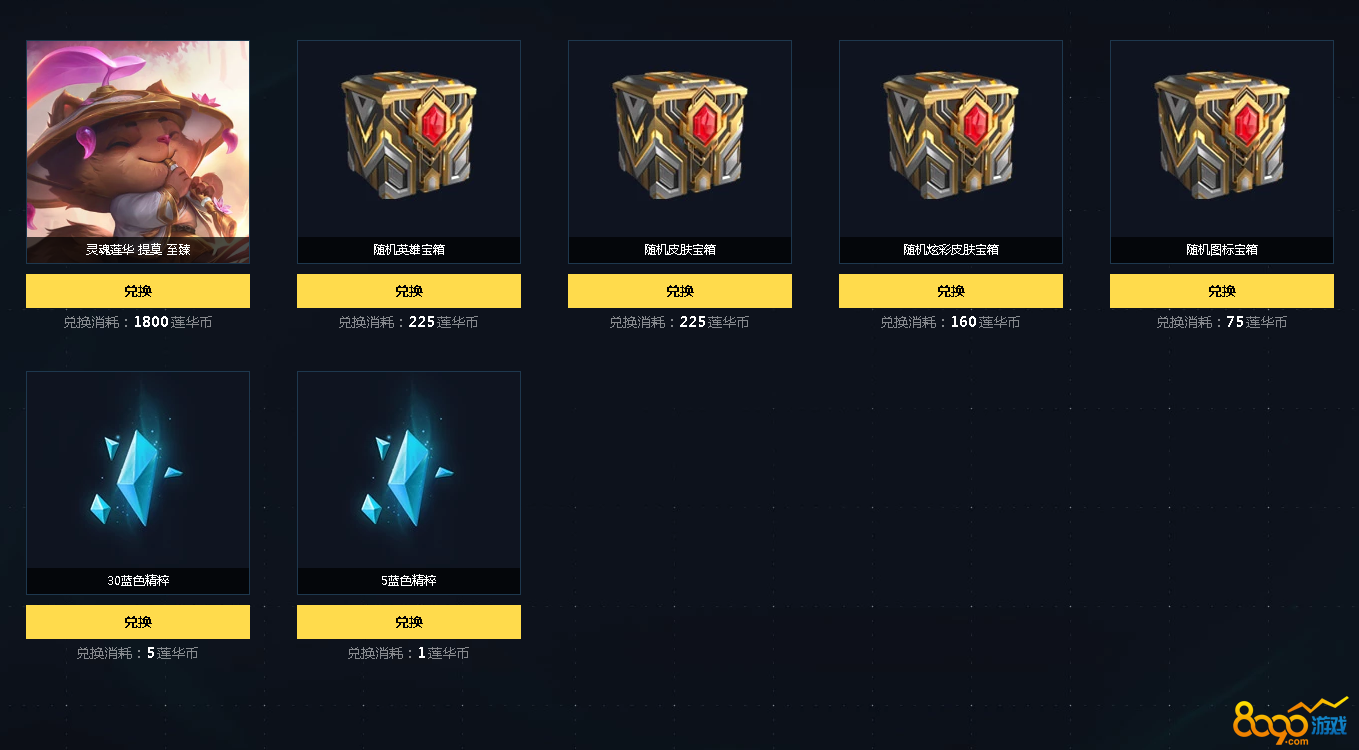
Task: Click 兑换 under the 随机英雄宝箱 chest
Action: 409,291
